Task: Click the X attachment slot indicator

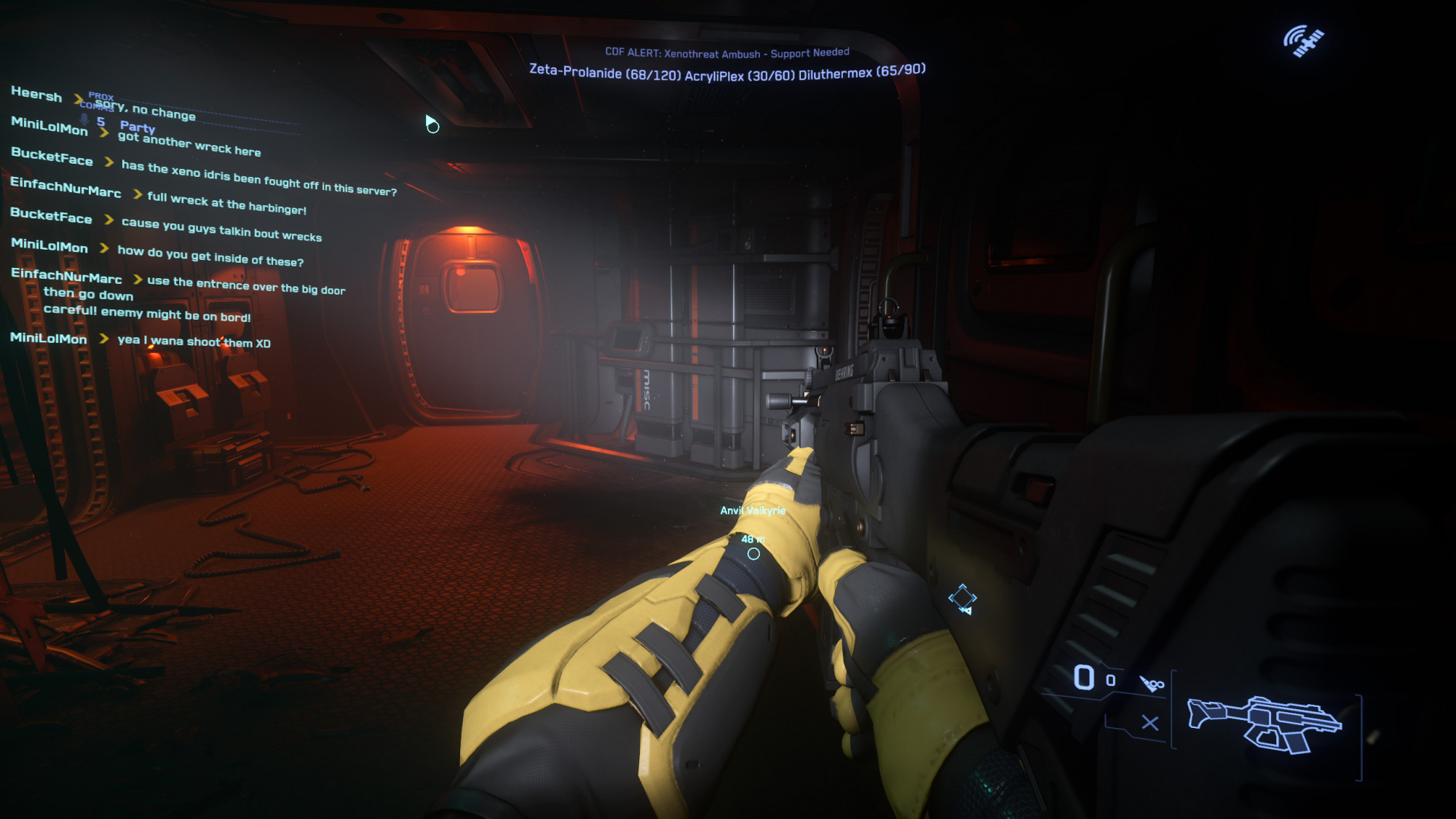Action: click(x=1150, y=723)
